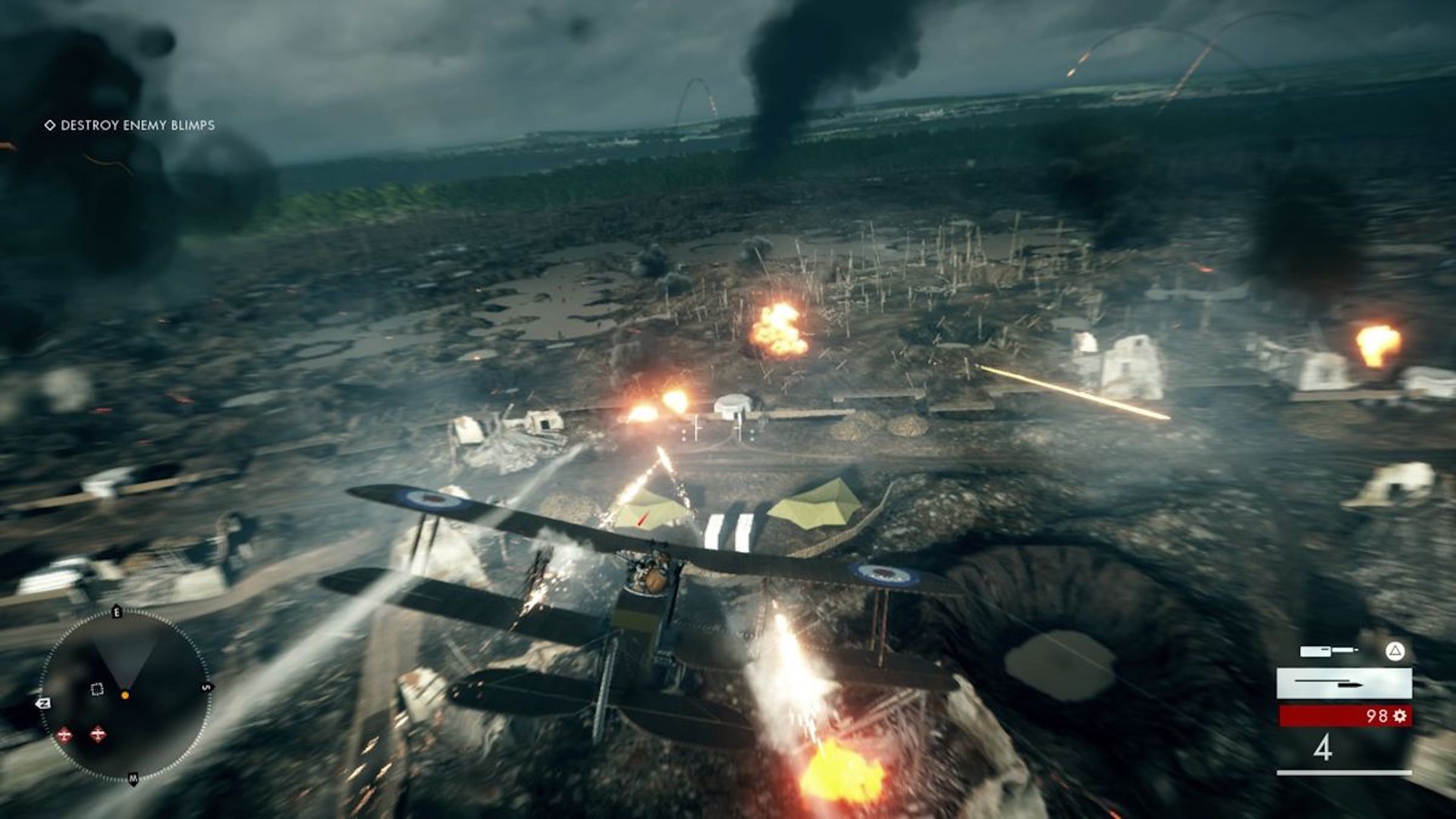Click the E compass marker on the minimap
This screenshot has height=819, width=1456.
click(x=117, y=611)
